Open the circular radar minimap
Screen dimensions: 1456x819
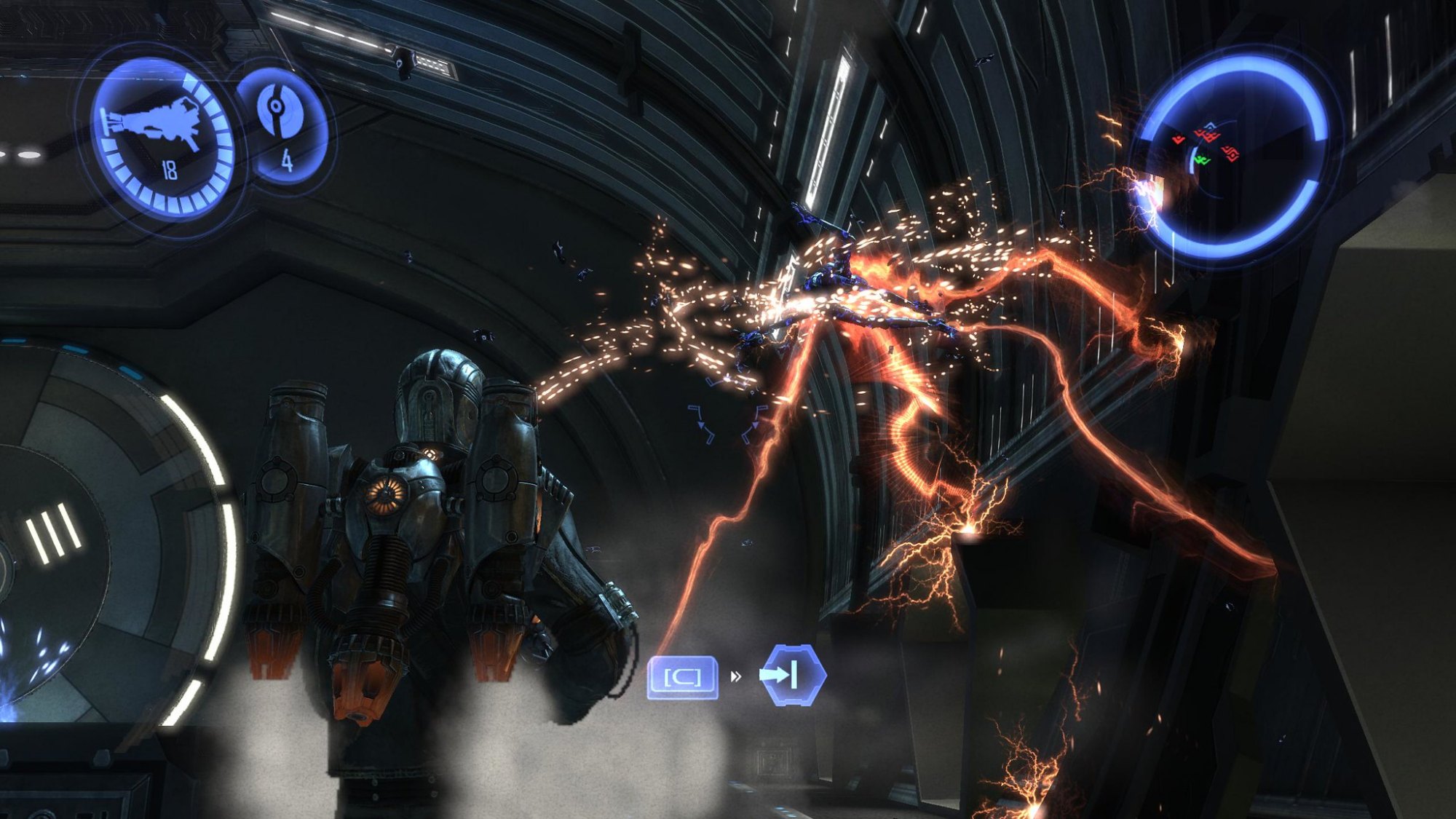pos(1235,155)
